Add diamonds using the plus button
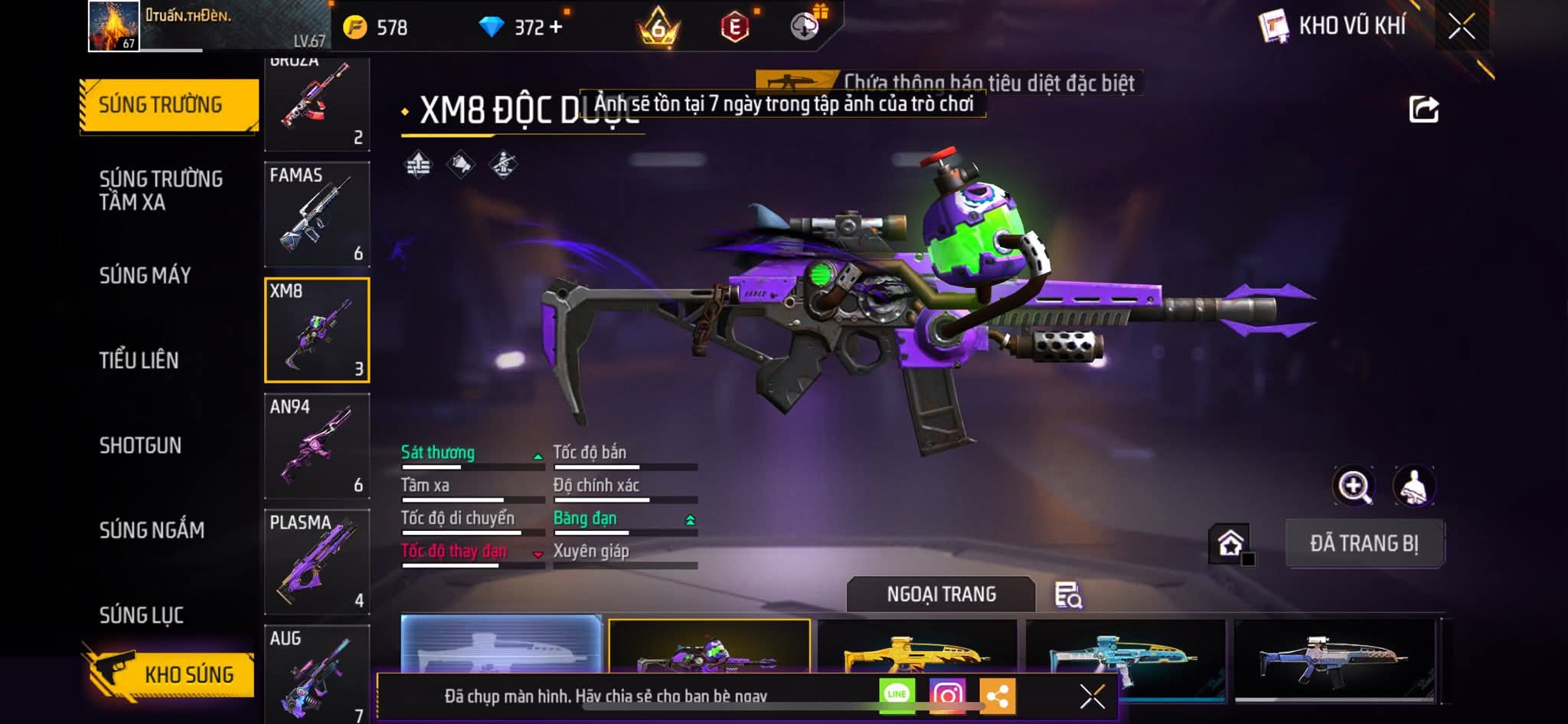The image size is (1568, 724). pos(556,28)
